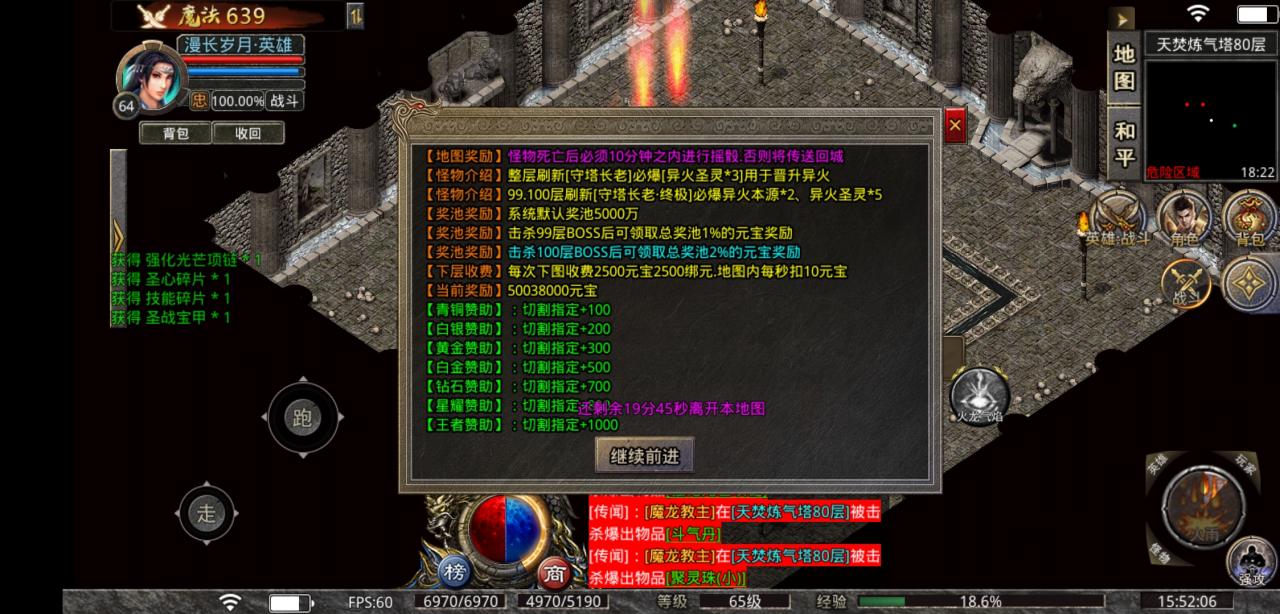Toggle the 走 walk button

(206, 514)
